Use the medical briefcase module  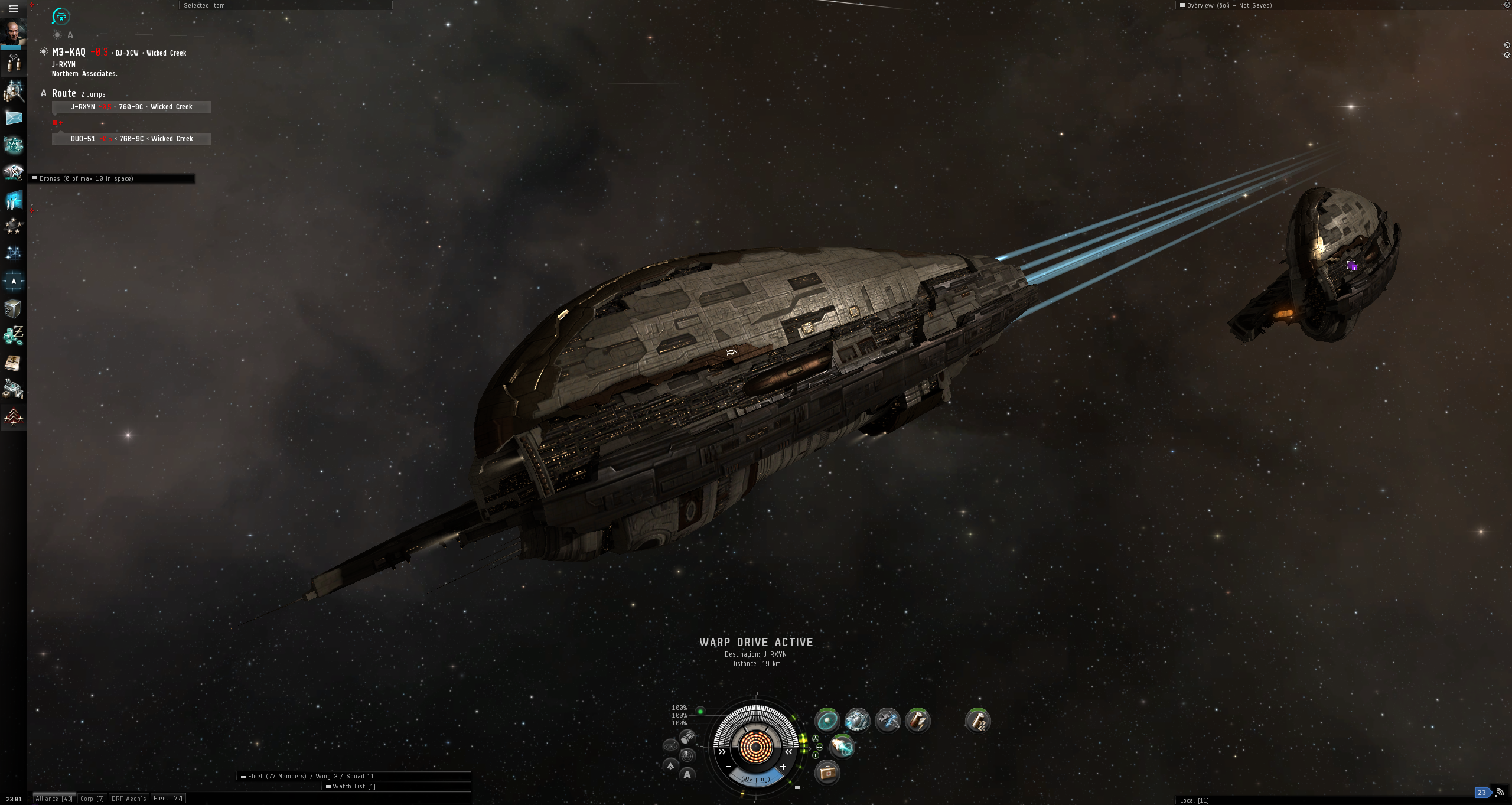pyautogui.click(x=827, y=773)
